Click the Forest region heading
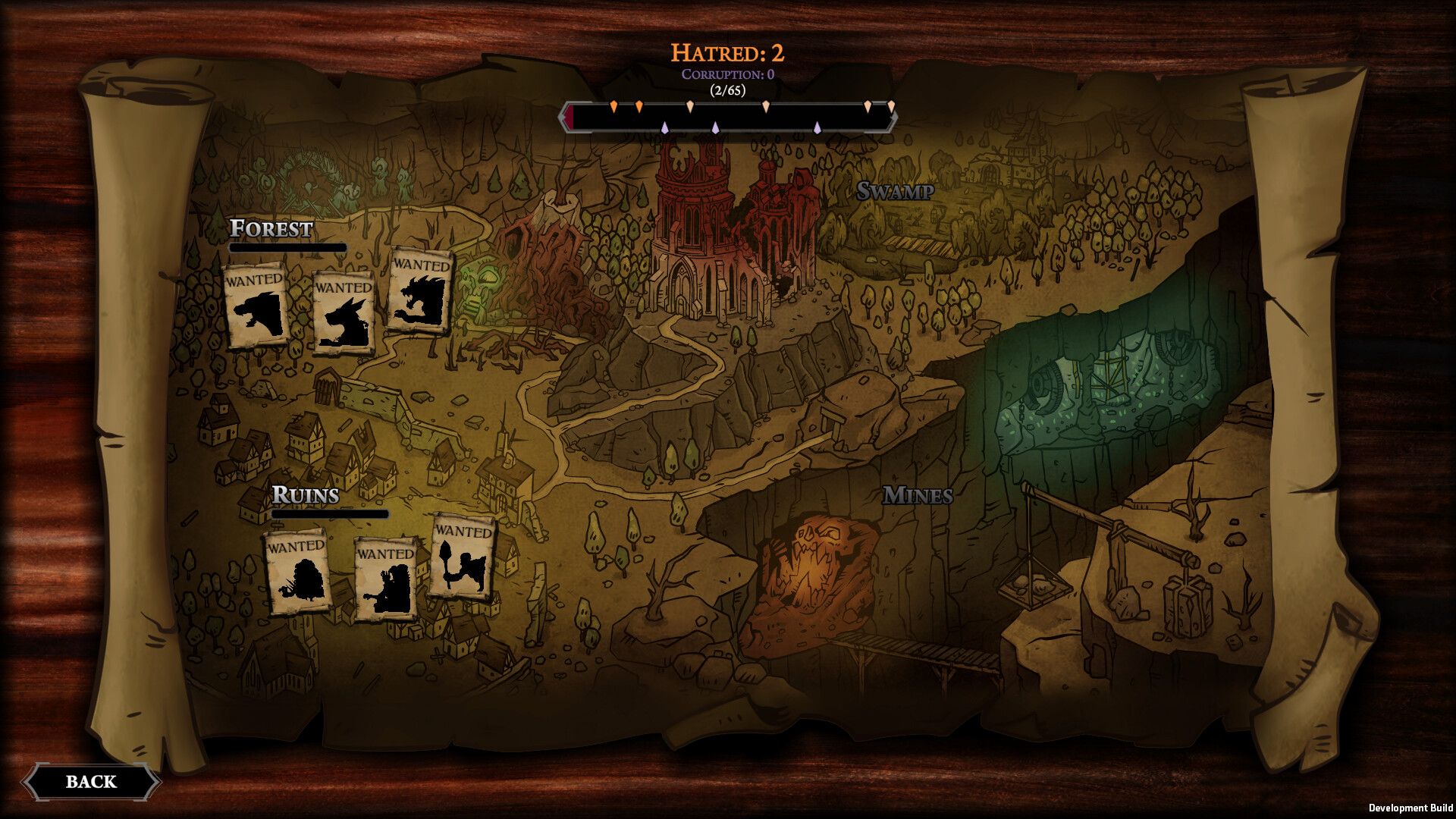The image size is (1456, 819). coord(273,228)
